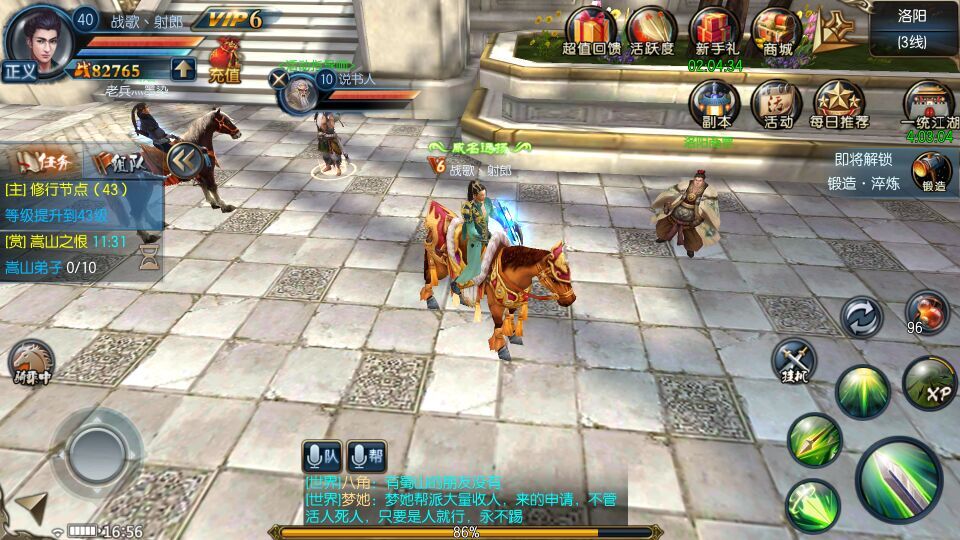This screenshot has width=960, height=540.
Task: Click the 充值 recharge money bag
Action: (224, 58)
